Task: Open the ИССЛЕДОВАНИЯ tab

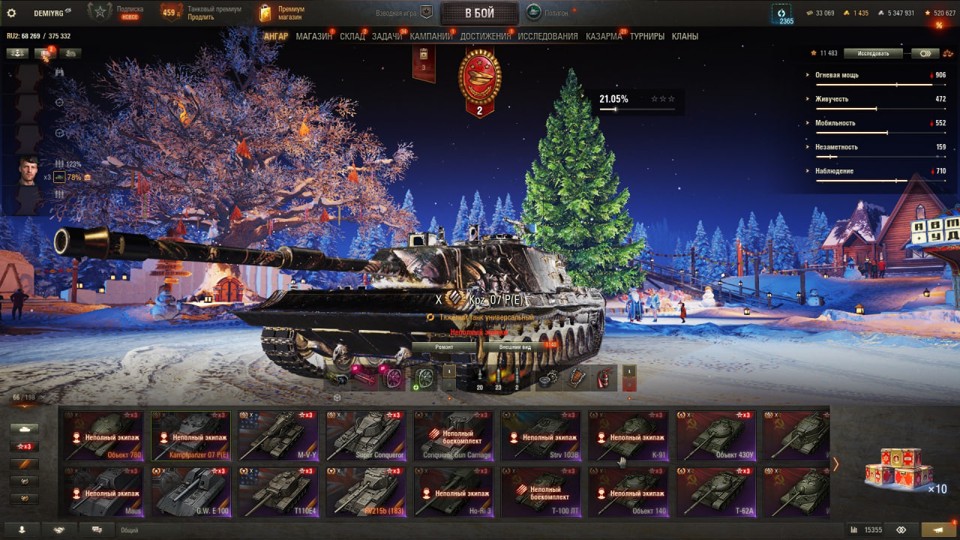Action: (547, 36)
